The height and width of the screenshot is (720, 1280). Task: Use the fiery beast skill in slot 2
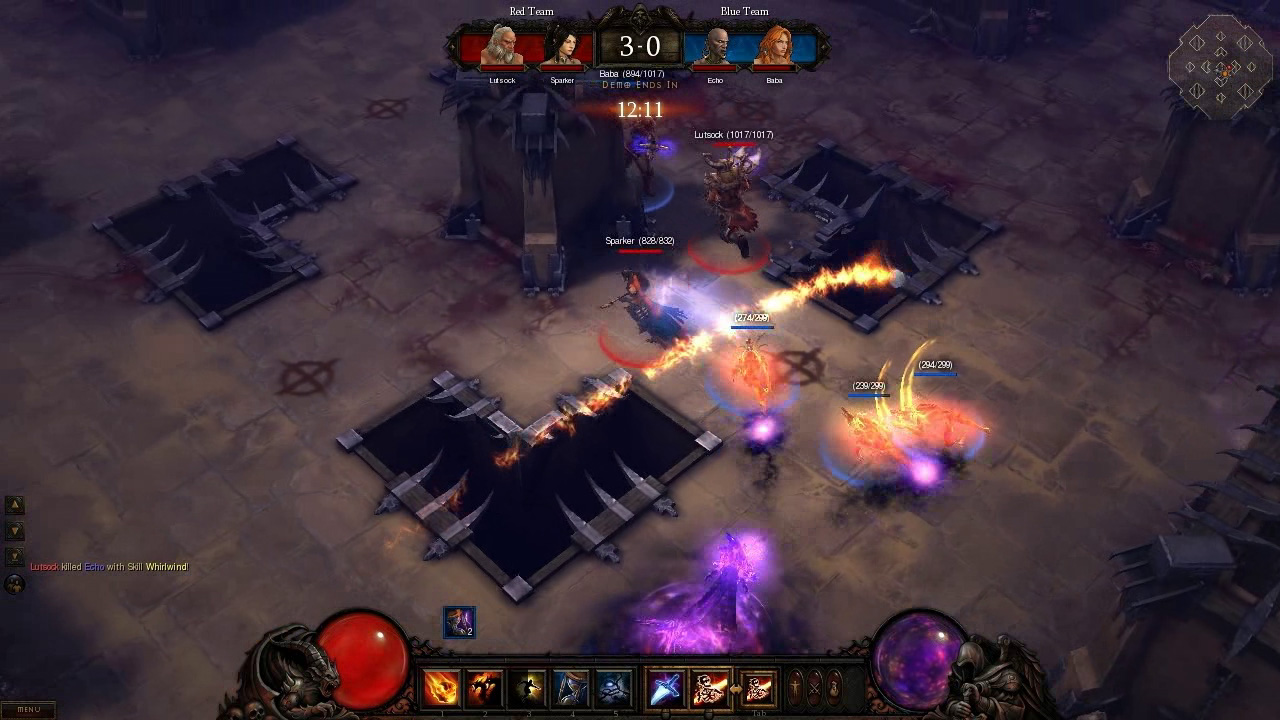(x=485, y=688)
